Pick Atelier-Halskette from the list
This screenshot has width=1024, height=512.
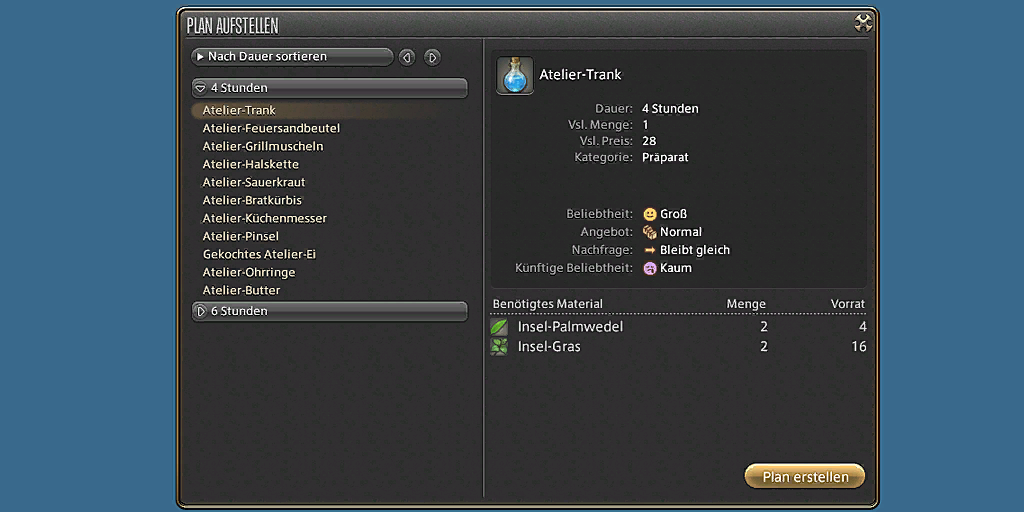coord(250,164)
